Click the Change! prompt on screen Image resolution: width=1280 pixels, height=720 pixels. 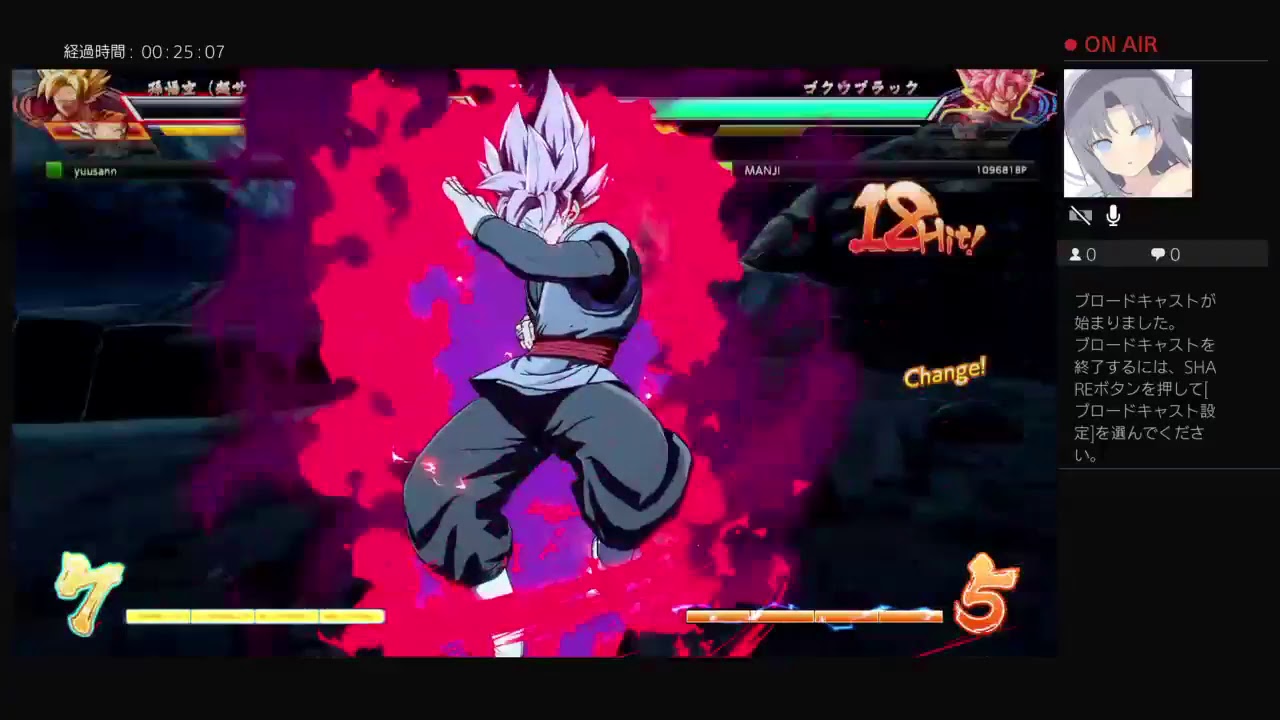coord(944,374)
